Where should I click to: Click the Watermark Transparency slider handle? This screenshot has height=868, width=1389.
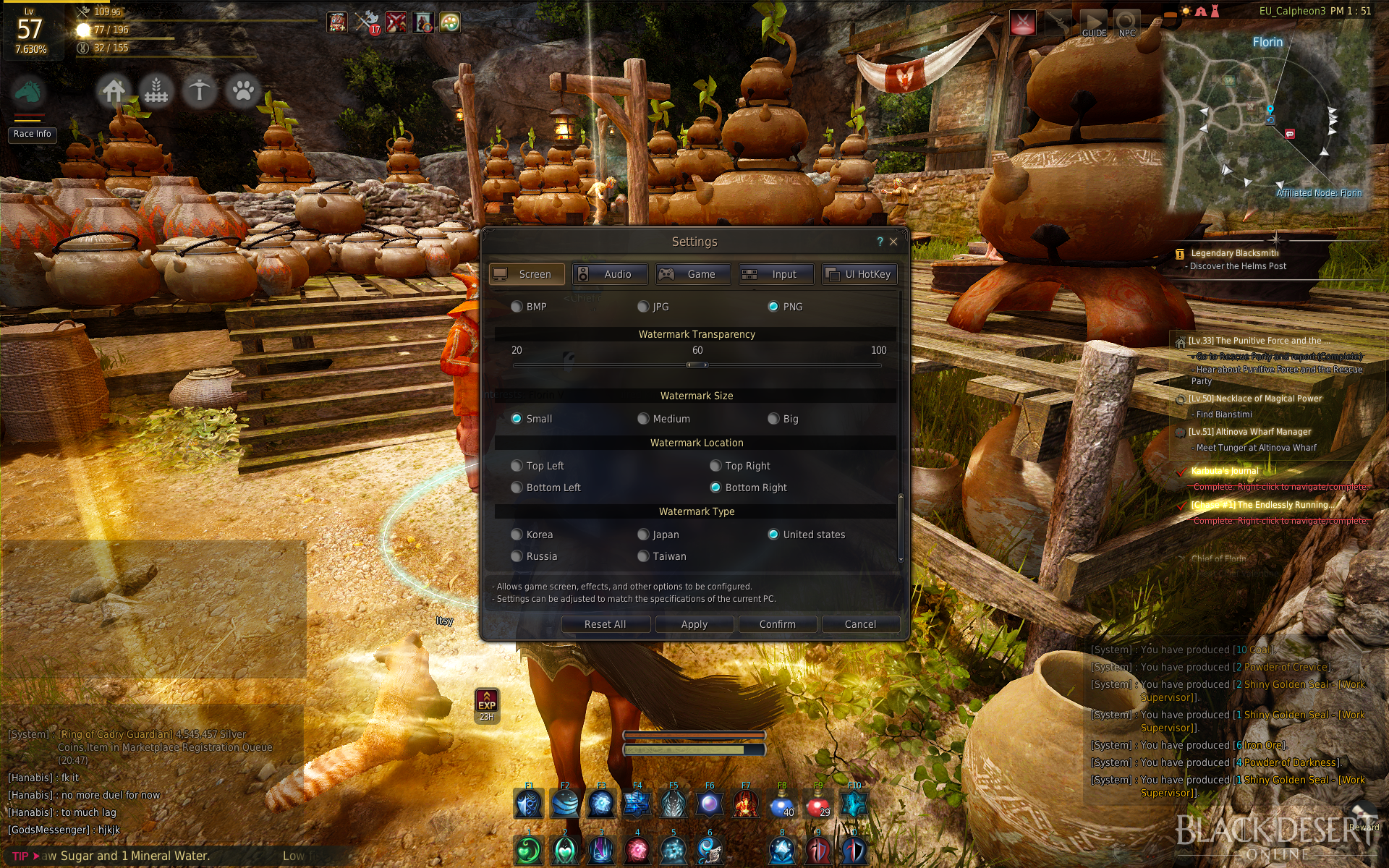pos(697,365)
